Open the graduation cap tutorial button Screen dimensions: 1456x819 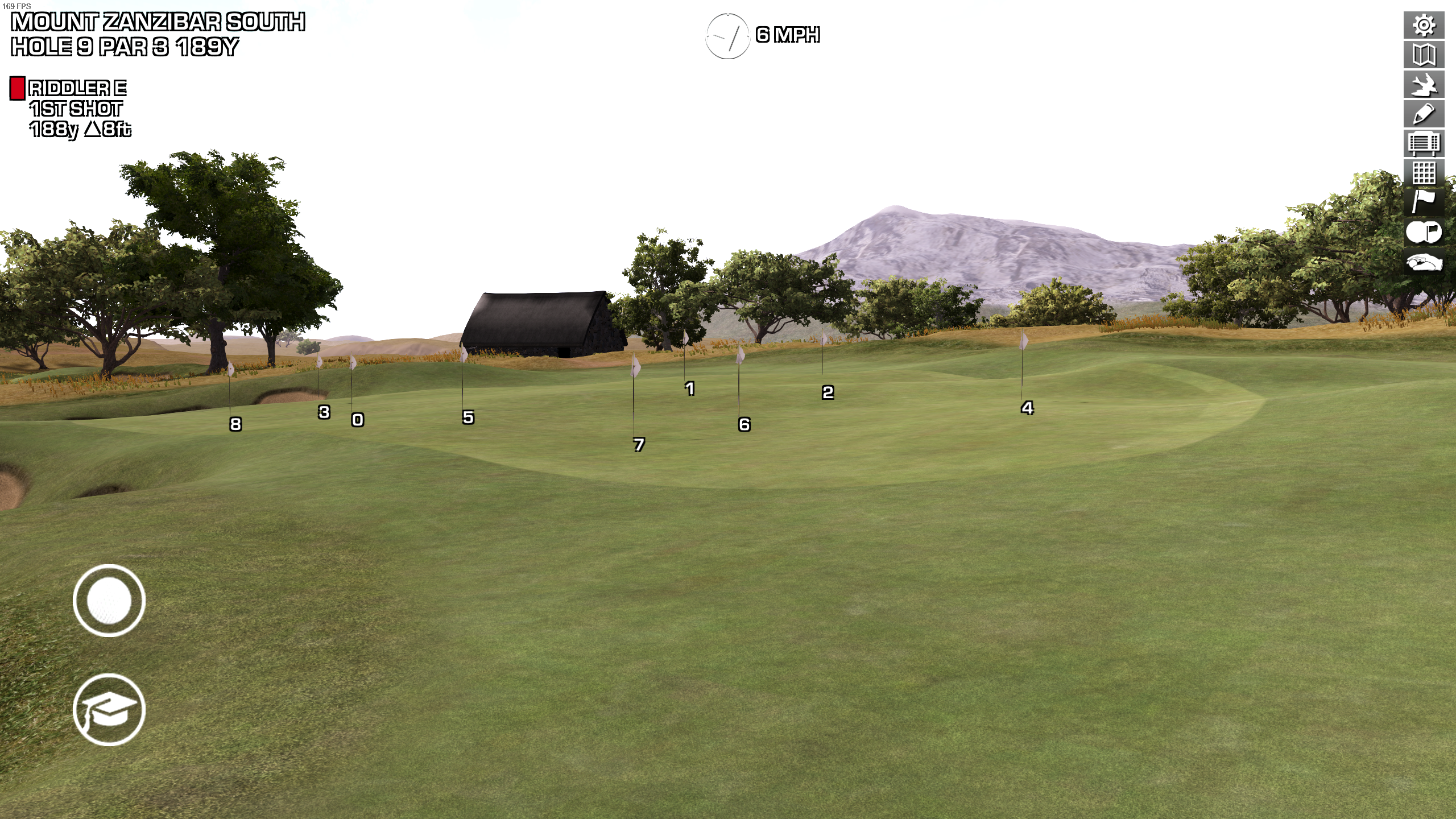109,709
